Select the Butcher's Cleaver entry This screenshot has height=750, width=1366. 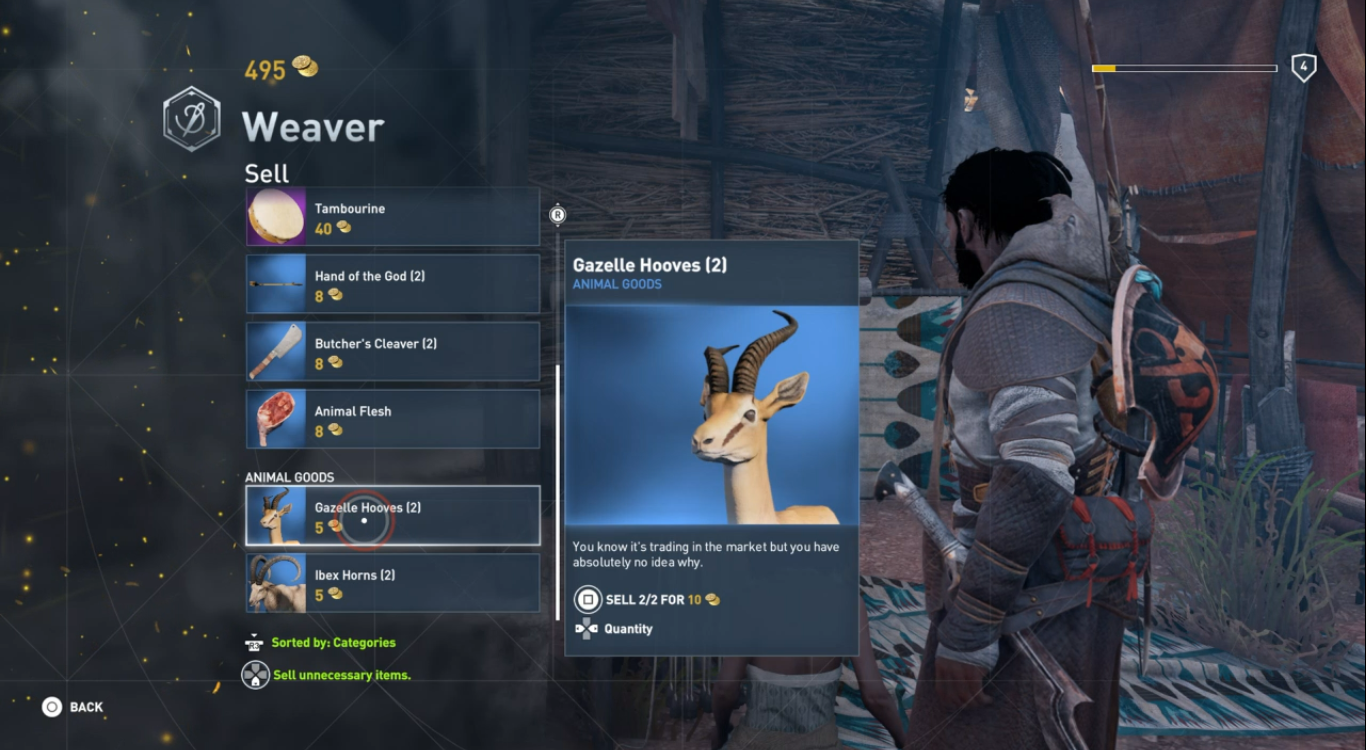pyautogui.click(x=392, y=352)
